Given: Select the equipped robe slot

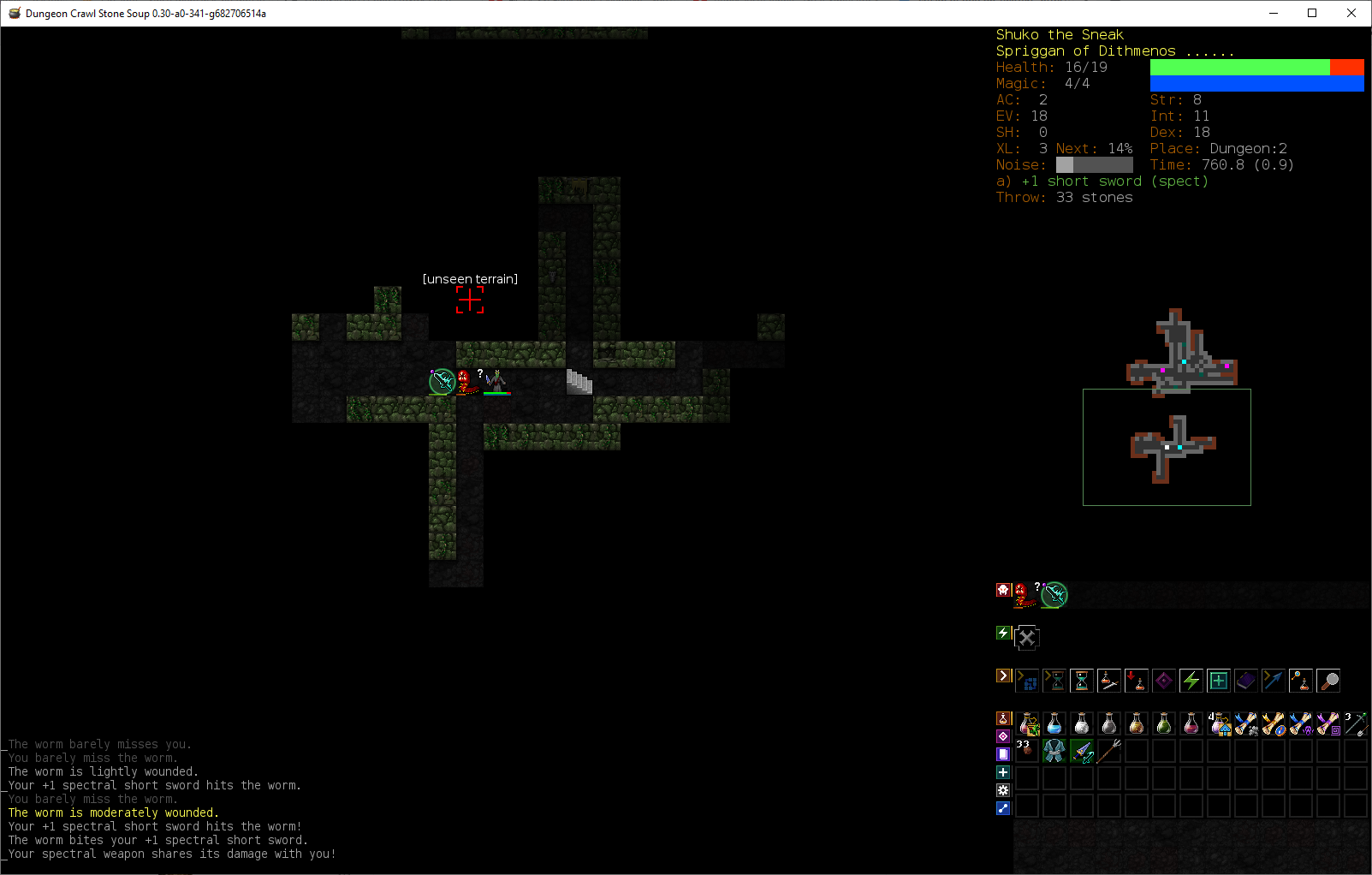Looking at the screenshot, I should coord(1054,752).
